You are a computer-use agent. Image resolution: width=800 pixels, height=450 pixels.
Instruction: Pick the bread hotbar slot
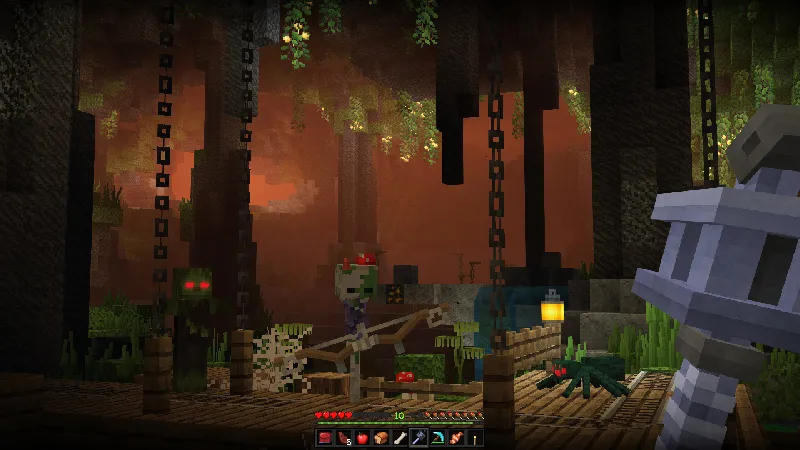click(x=380, y=438)
